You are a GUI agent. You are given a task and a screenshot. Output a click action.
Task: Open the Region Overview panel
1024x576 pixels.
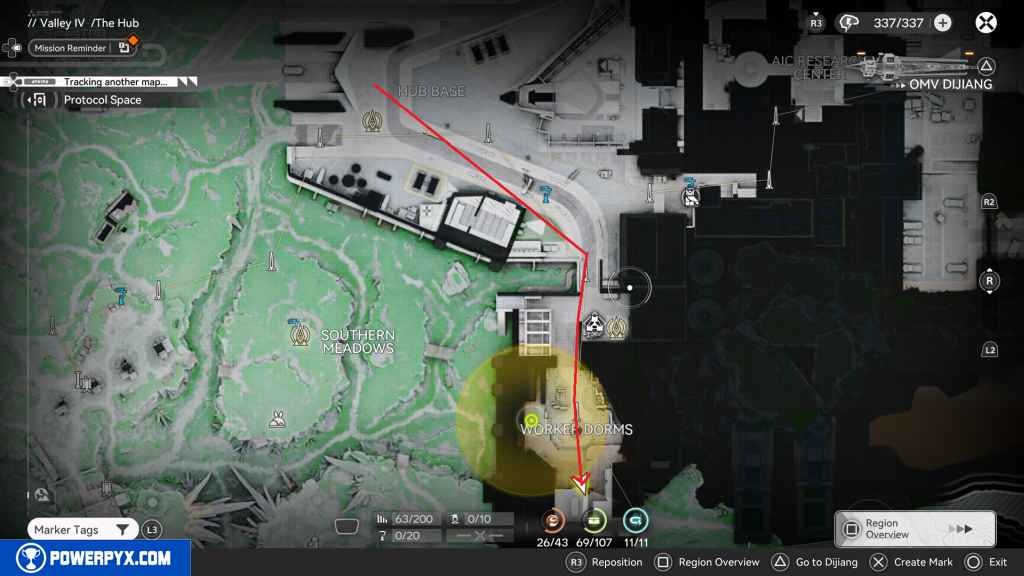coord(915,529)
